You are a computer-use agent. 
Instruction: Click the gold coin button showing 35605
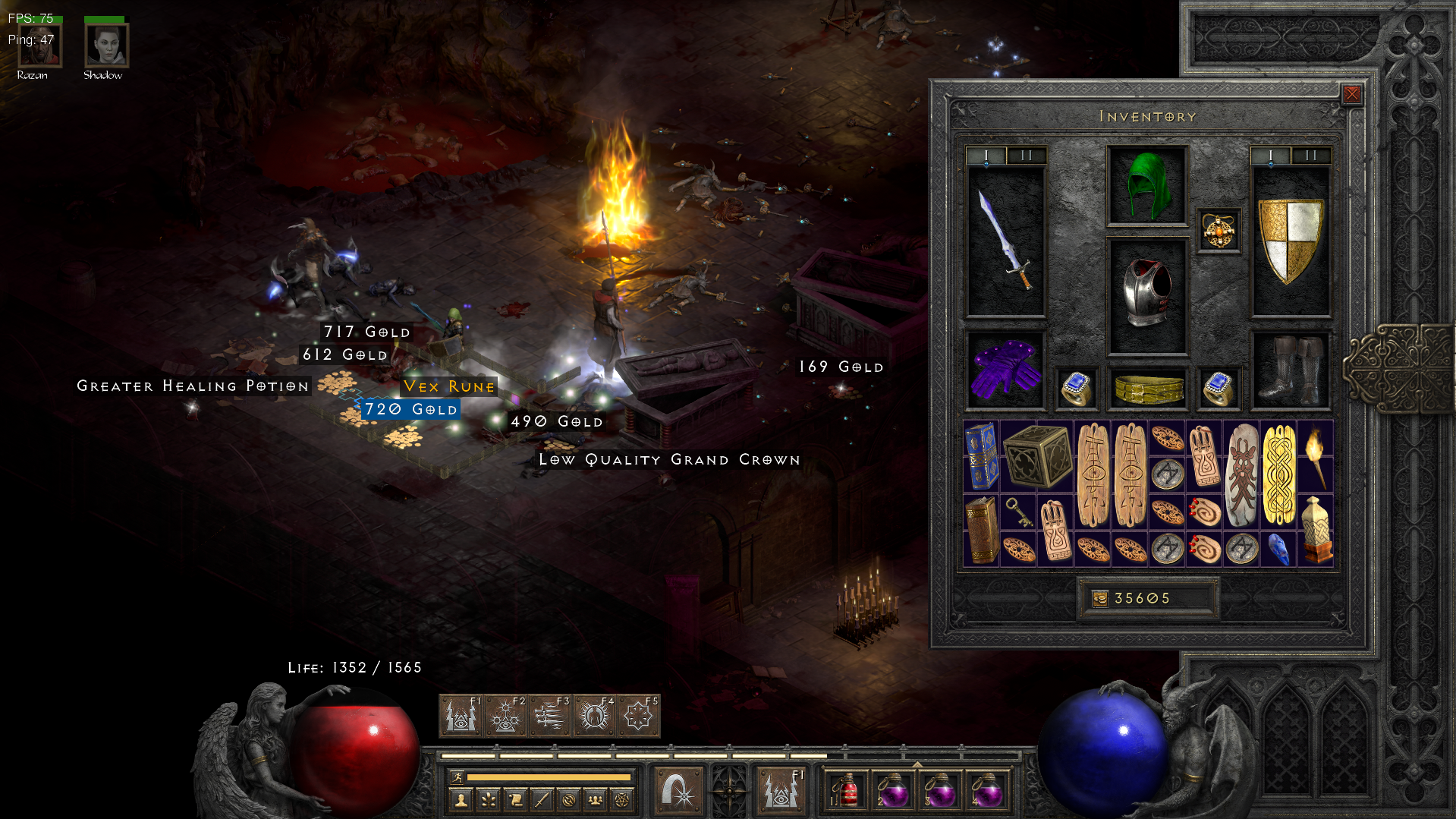click(1100, 599)
